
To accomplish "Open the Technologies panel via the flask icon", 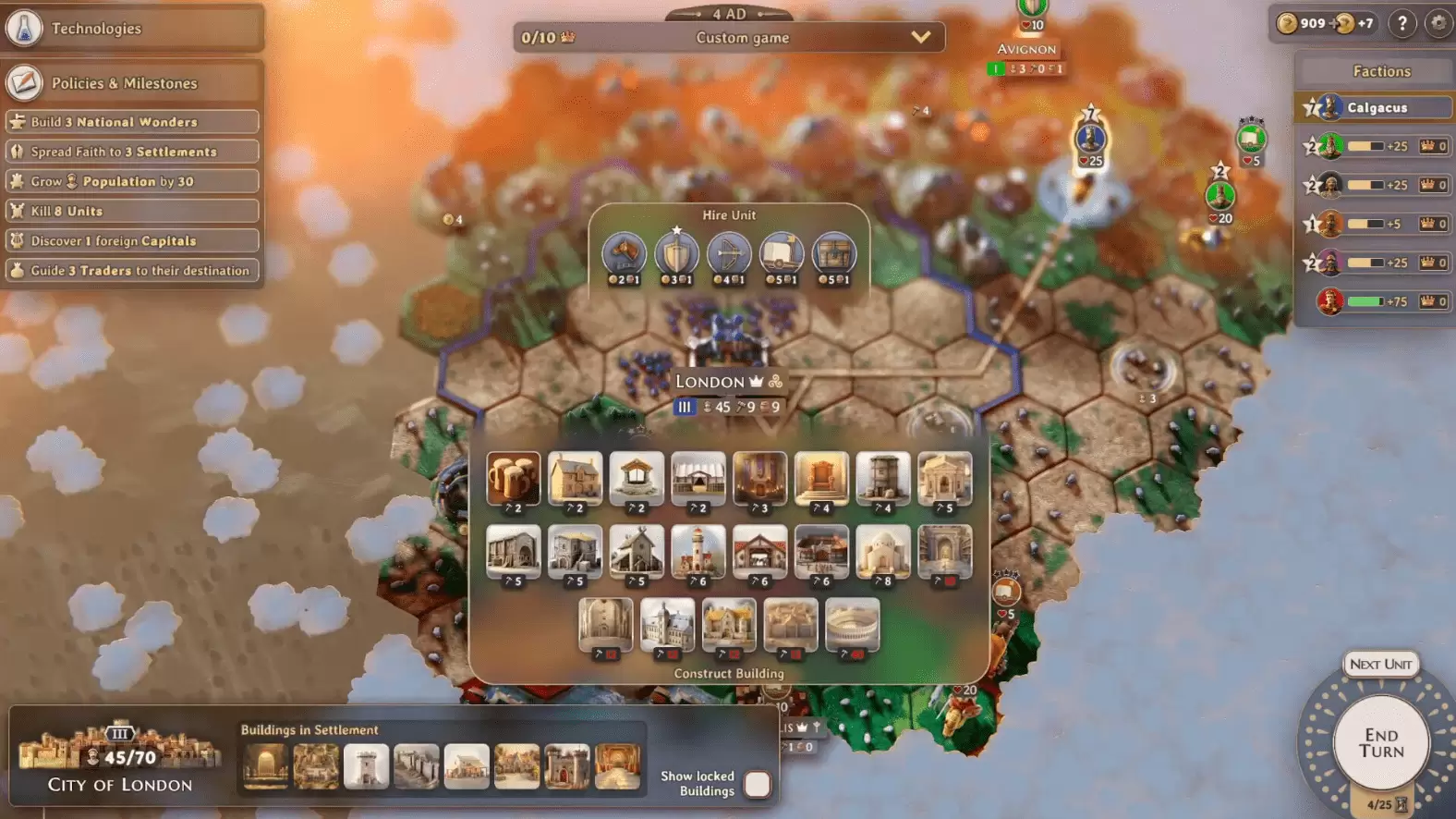I will pos(25,28).
